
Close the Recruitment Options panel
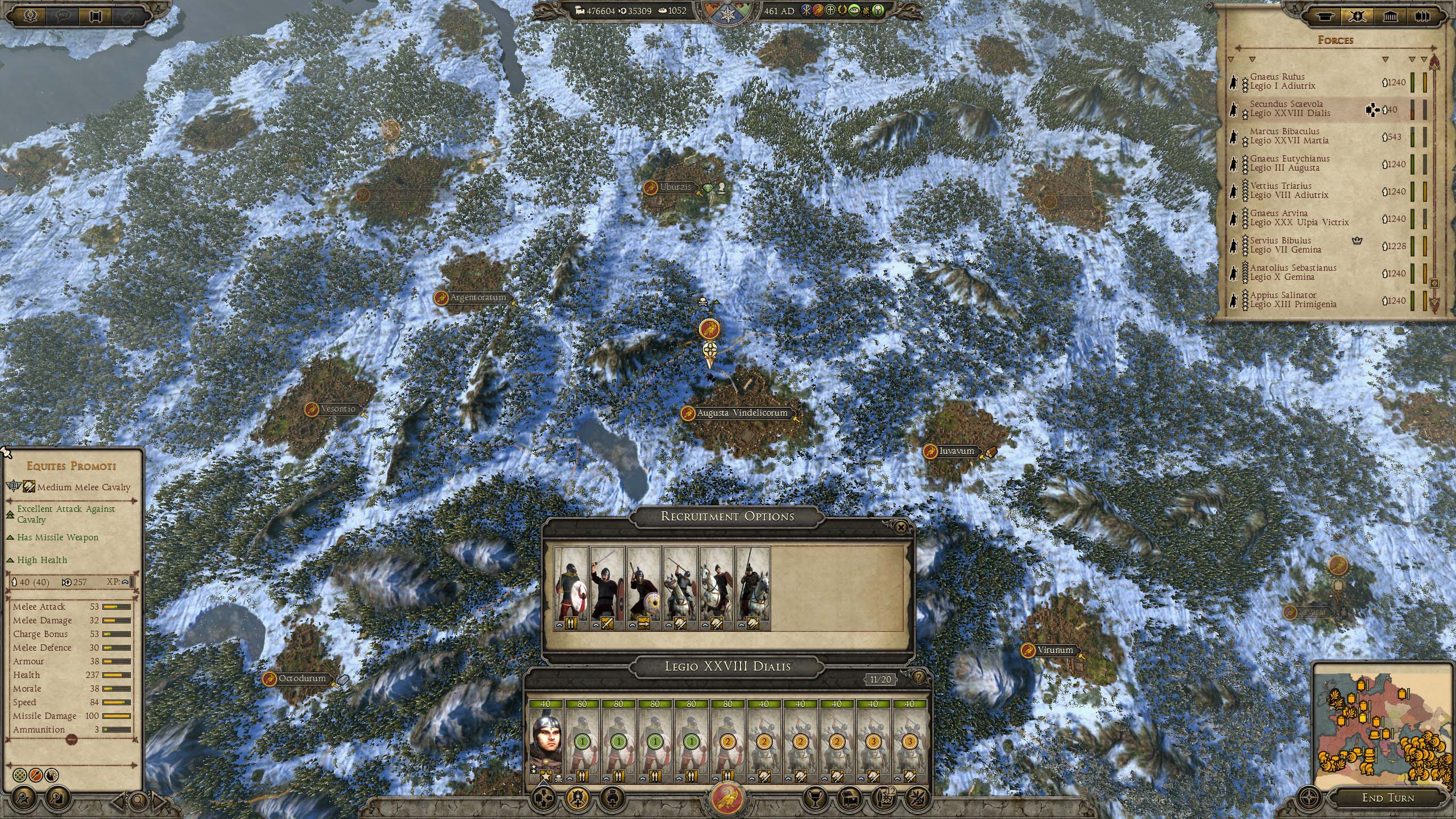901,528
